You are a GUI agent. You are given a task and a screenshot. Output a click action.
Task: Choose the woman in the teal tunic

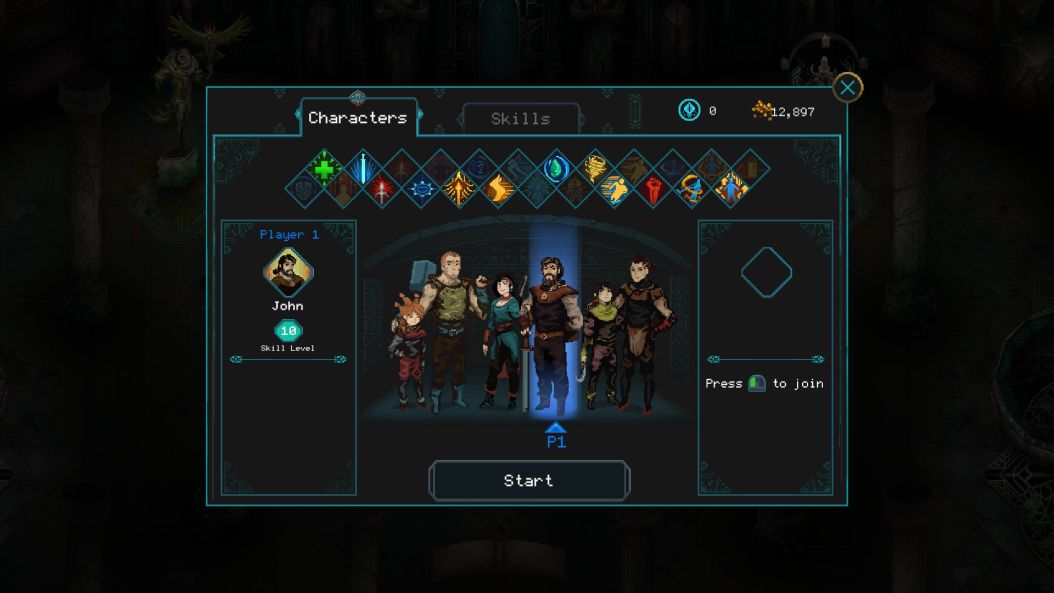(x=501, y=340)
